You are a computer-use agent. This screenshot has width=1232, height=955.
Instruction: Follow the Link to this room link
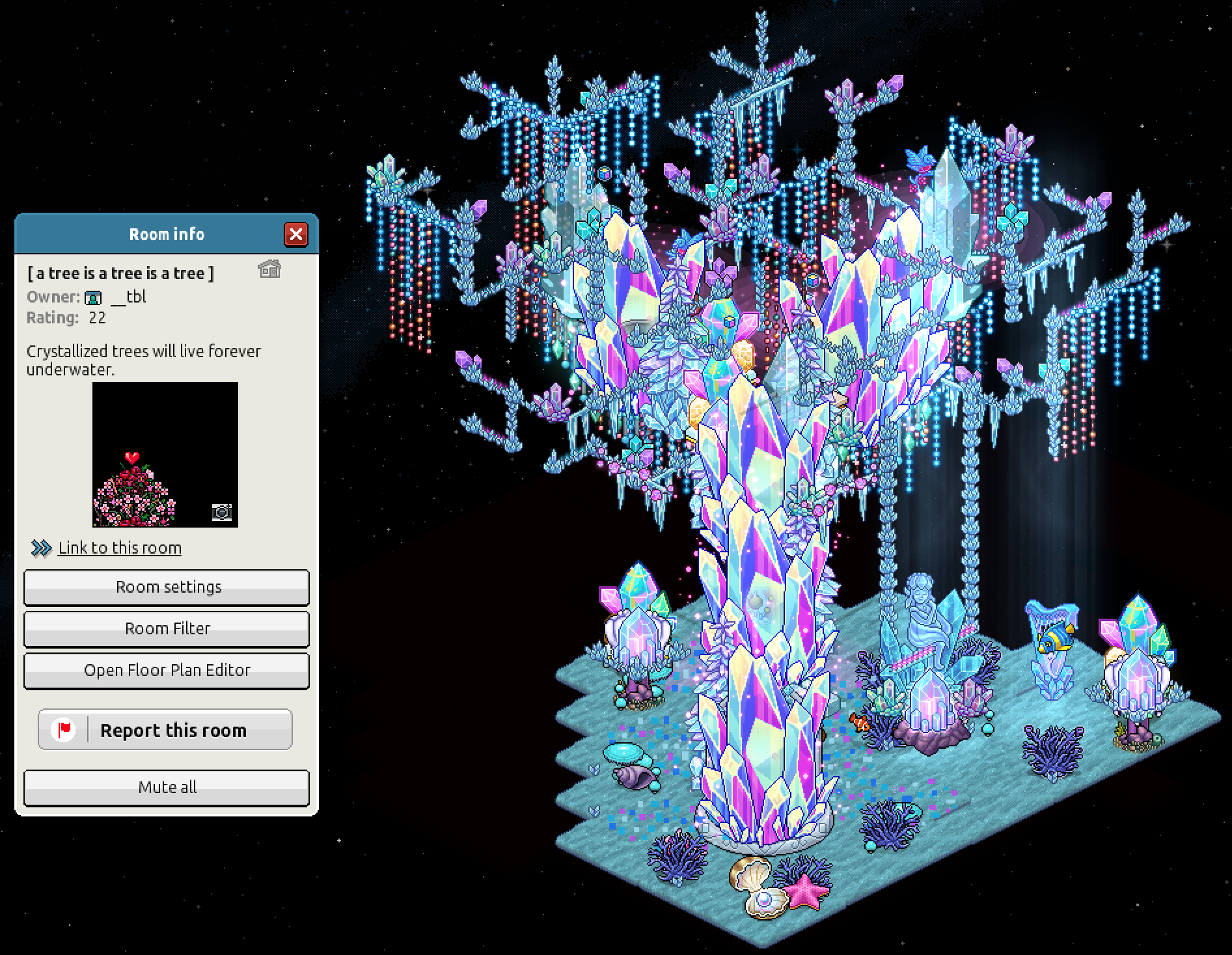tap(120, 547)
